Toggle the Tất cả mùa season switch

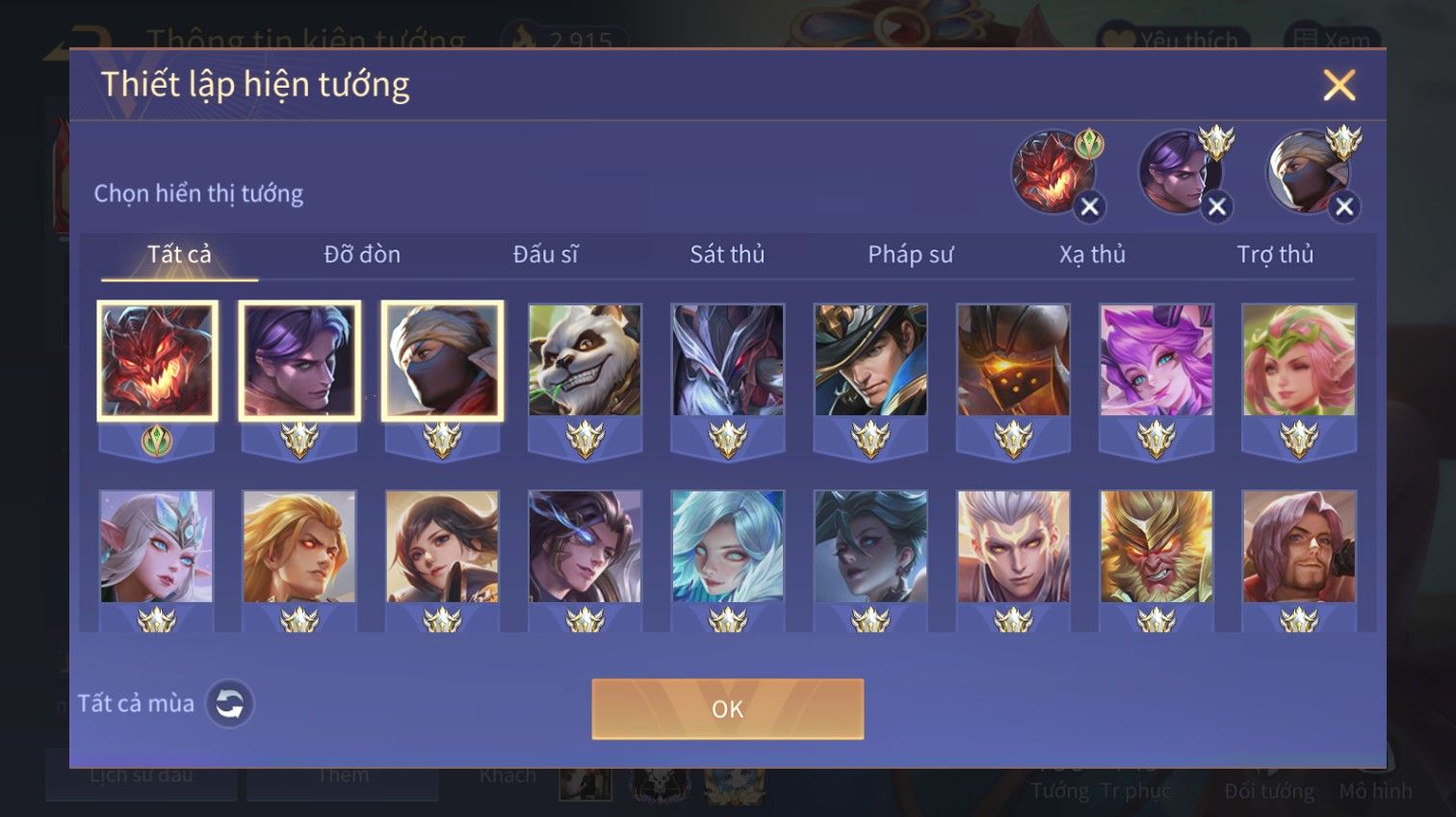click(x=229, y=704)
